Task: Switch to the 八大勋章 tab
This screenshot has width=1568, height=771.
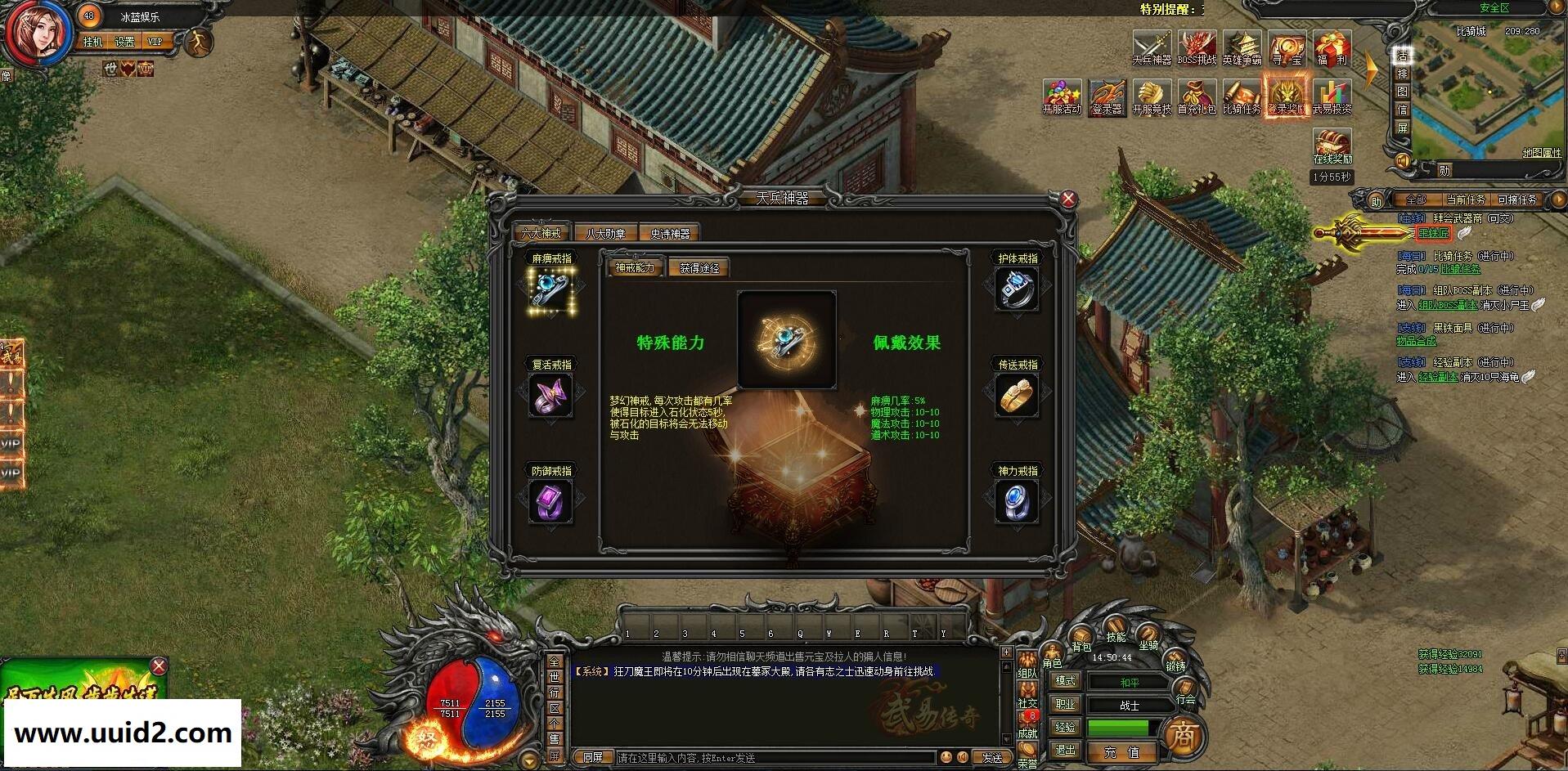Action: (x=604, y=232)
